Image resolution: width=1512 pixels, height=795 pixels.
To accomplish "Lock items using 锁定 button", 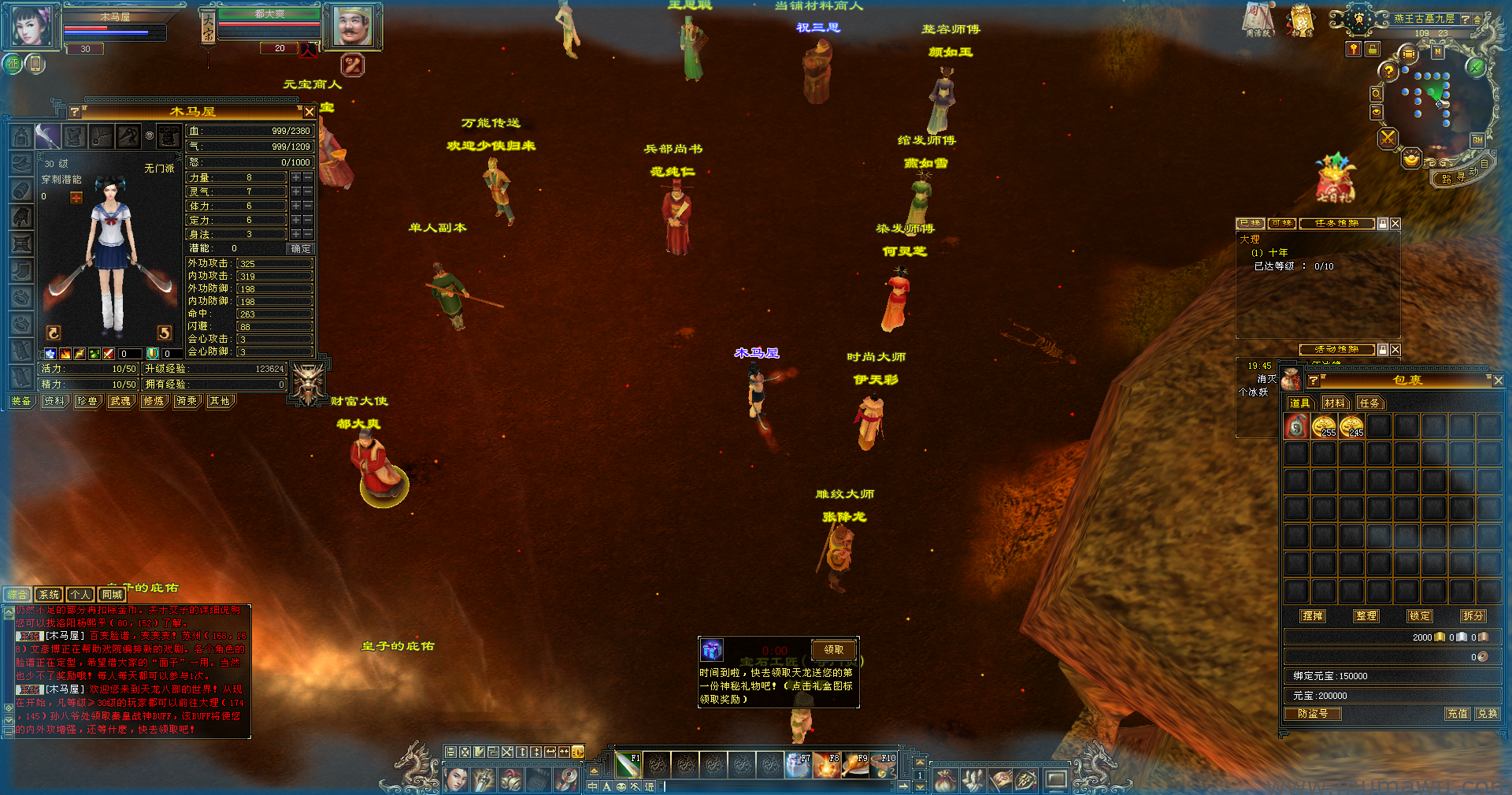I will pos(1420,616).
